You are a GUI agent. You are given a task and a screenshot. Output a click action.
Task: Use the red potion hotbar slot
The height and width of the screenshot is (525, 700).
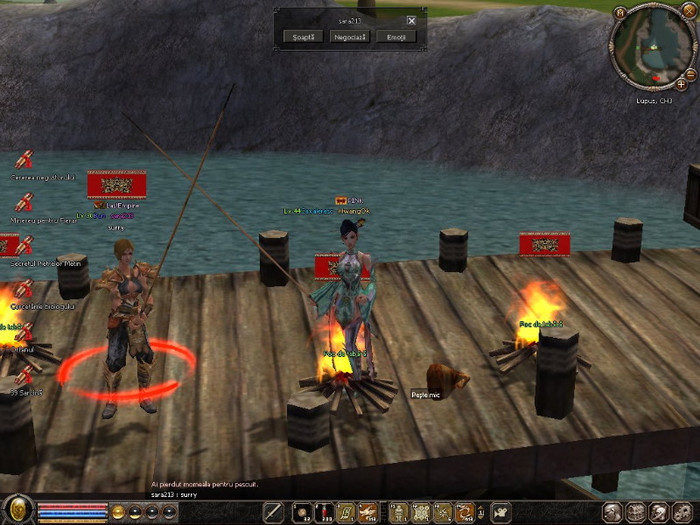[324, 512]
